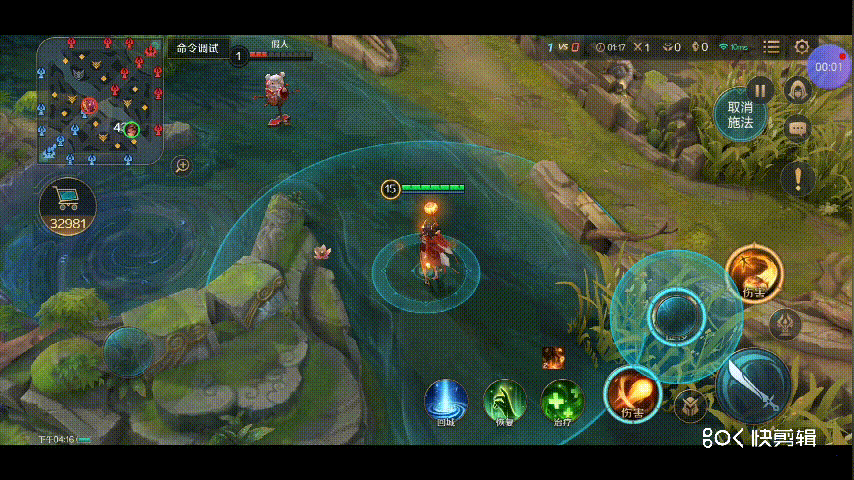854x480 pixels.
Task: Show the scoreboard list icon
Action: [x=771, y=47]
